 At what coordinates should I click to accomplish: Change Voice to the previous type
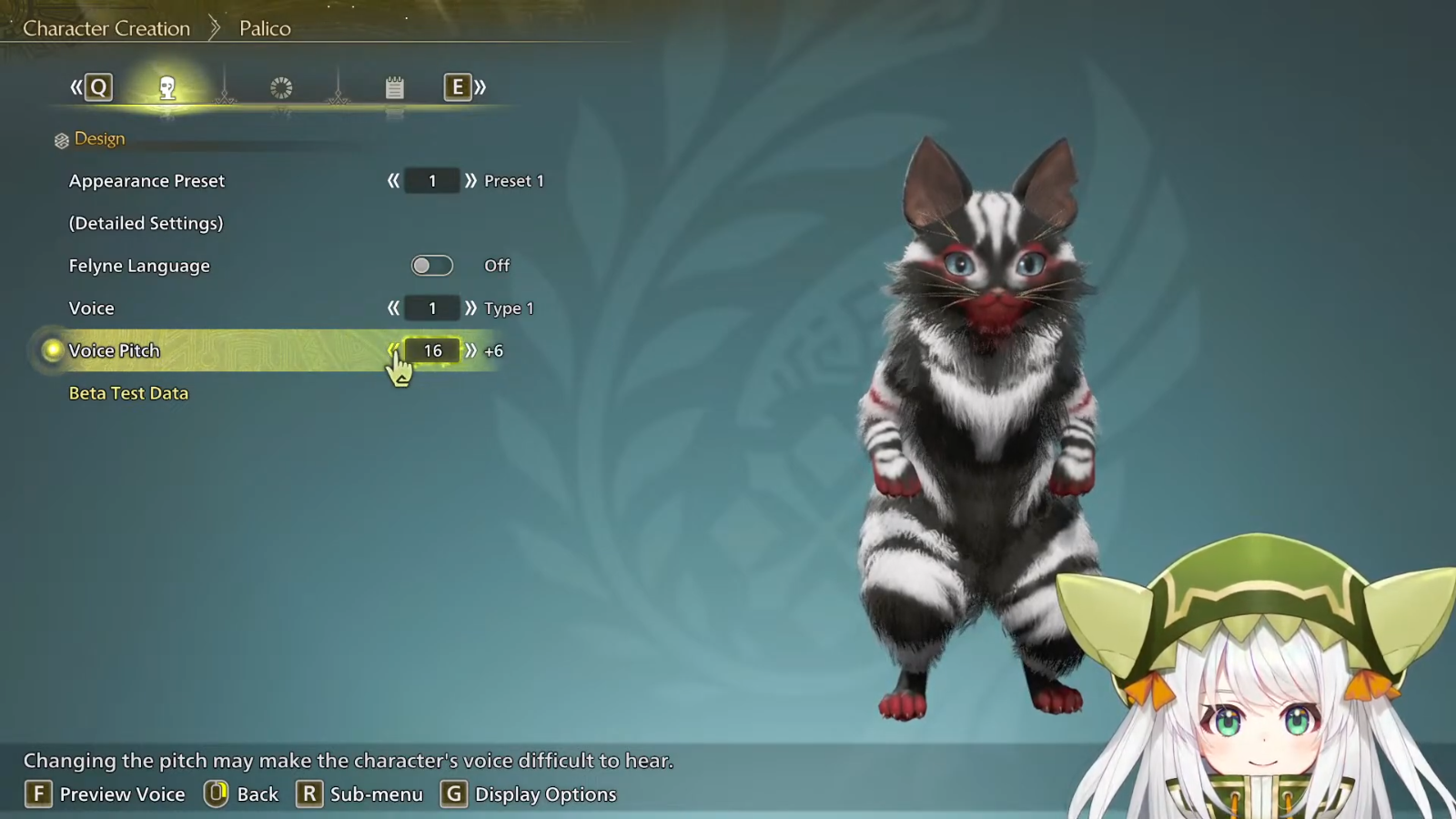pyautogui.click(x=393, y=308)
